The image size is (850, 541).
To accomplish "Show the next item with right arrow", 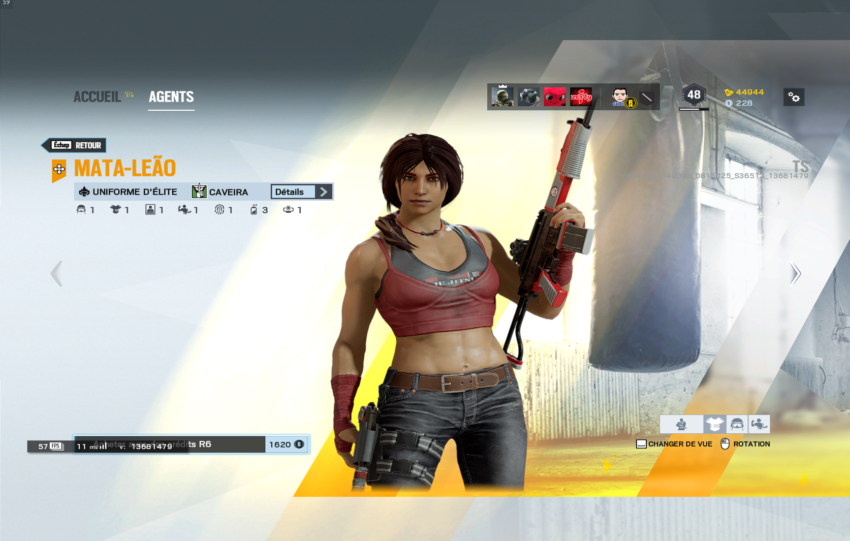I will pyautogui.click(x=795, y=273).
